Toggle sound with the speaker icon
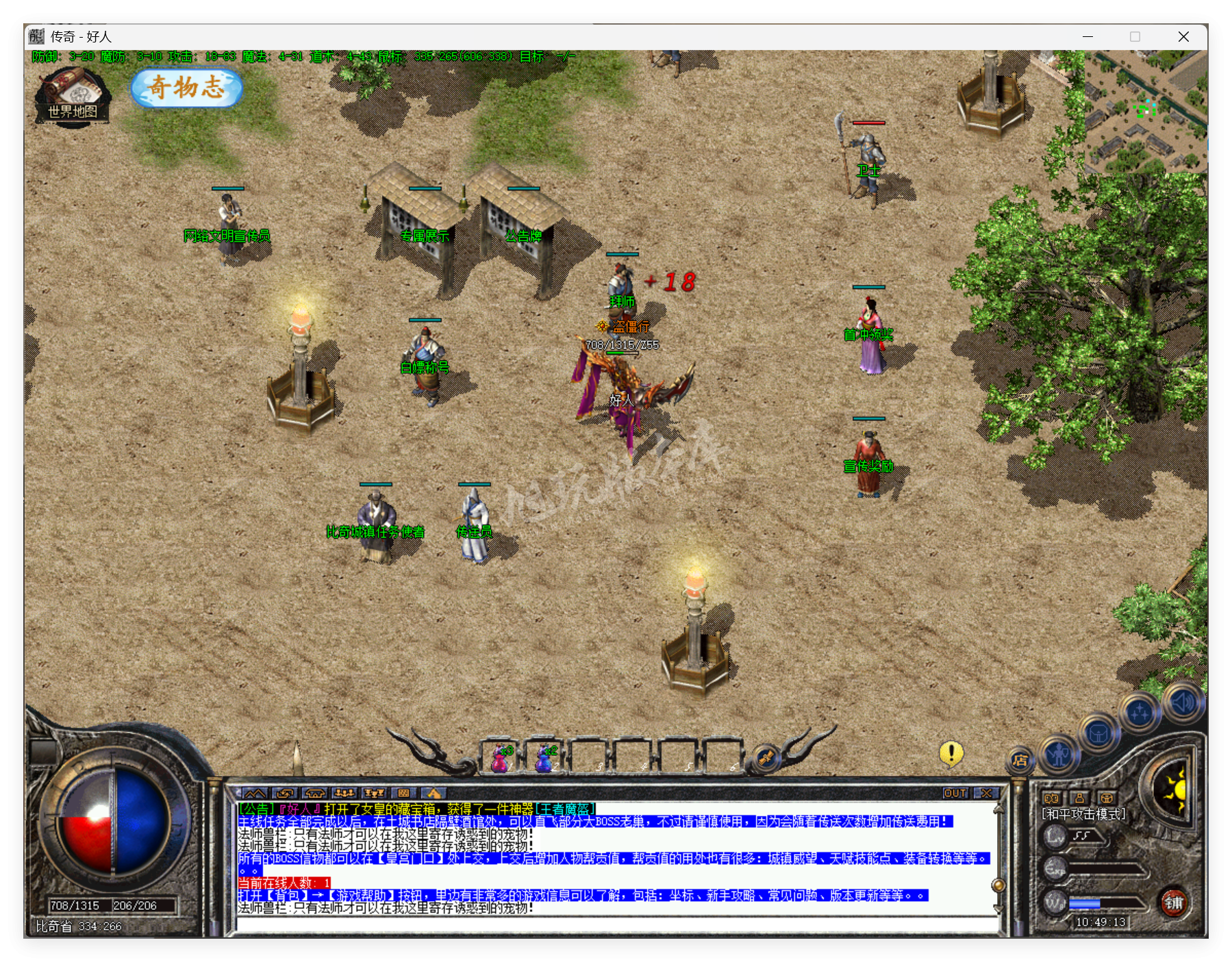This screenshot has height=962, width=1232. [x=1182, y=702]
